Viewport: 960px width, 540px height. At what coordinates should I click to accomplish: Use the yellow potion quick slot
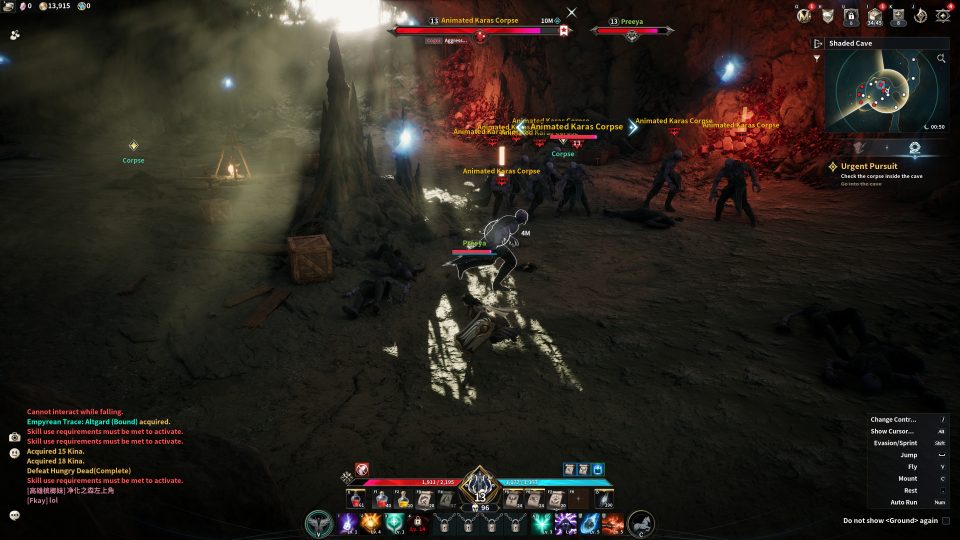click(x=403, y=499)
